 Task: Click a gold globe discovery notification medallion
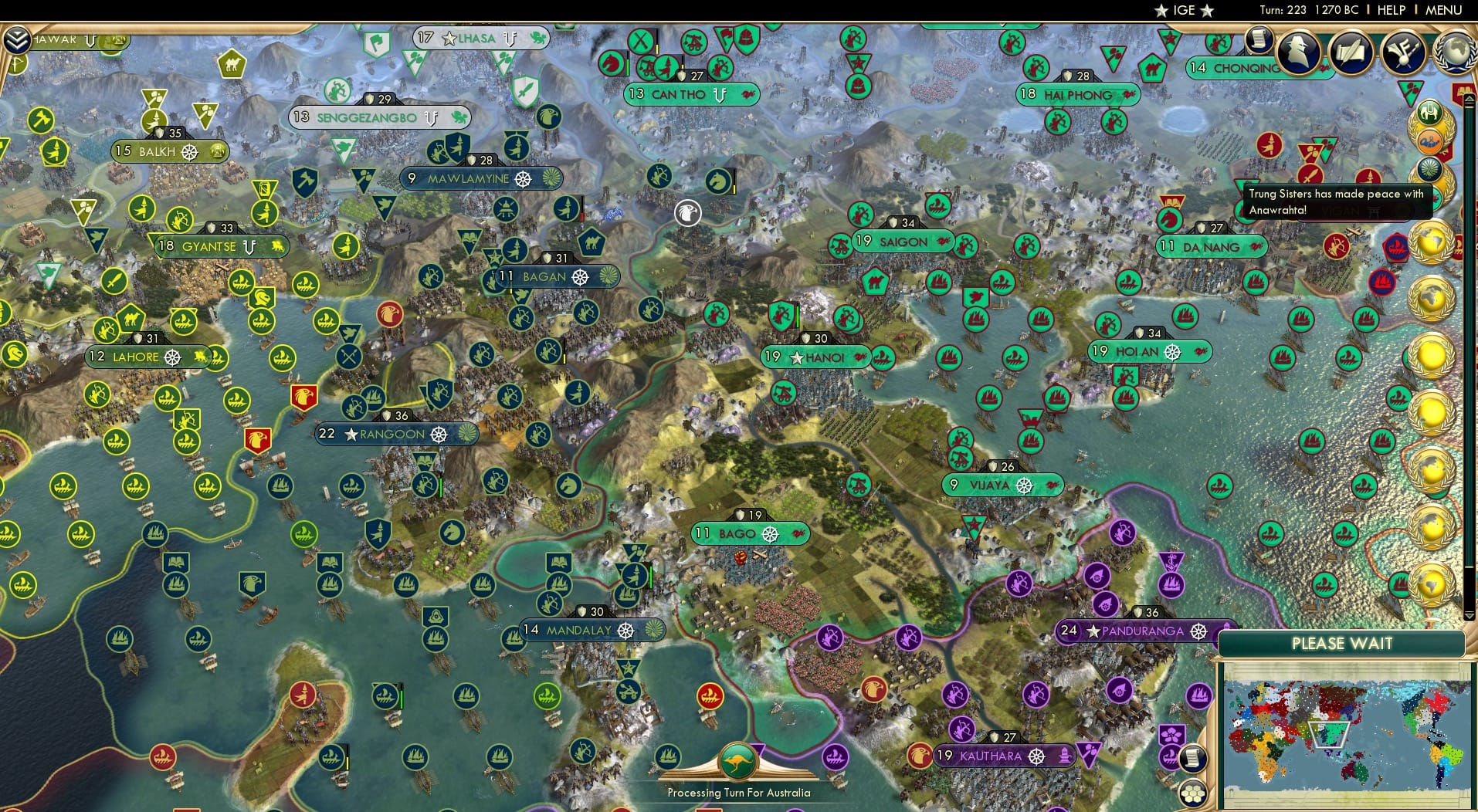pos(1429,242)
